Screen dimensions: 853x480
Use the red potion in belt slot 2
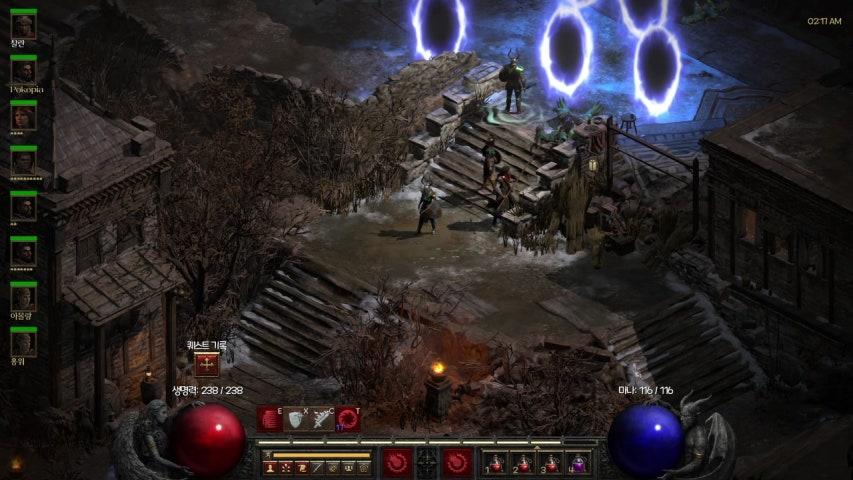[x=524, y=463]
